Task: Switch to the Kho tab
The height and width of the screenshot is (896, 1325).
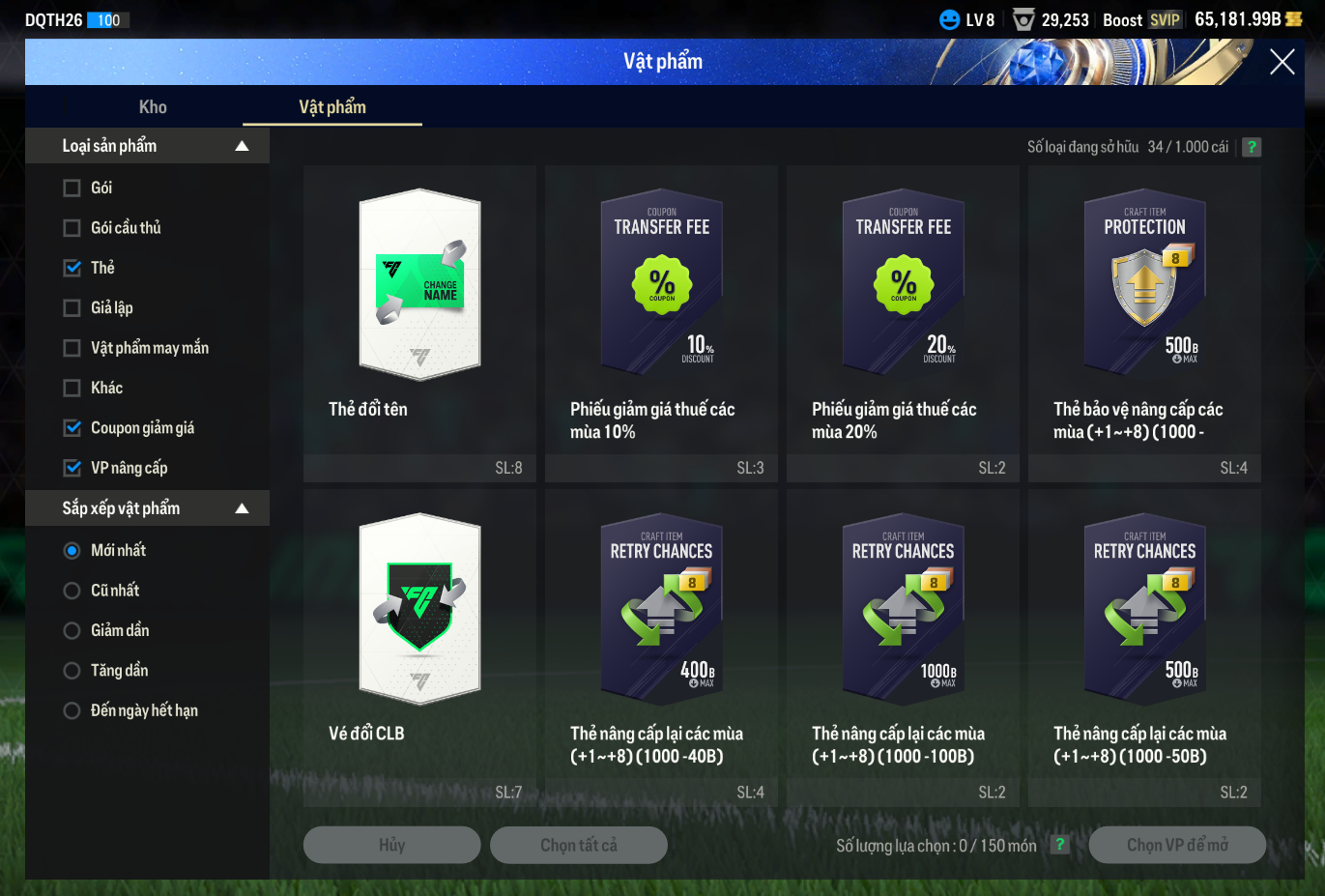Action: pos(153,107)
